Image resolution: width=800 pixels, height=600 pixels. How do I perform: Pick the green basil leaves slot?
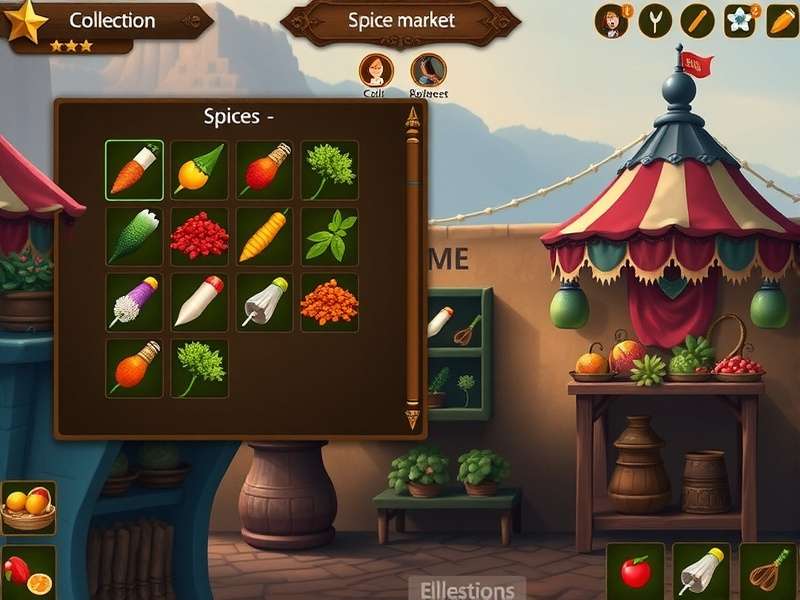pos(330,236)
